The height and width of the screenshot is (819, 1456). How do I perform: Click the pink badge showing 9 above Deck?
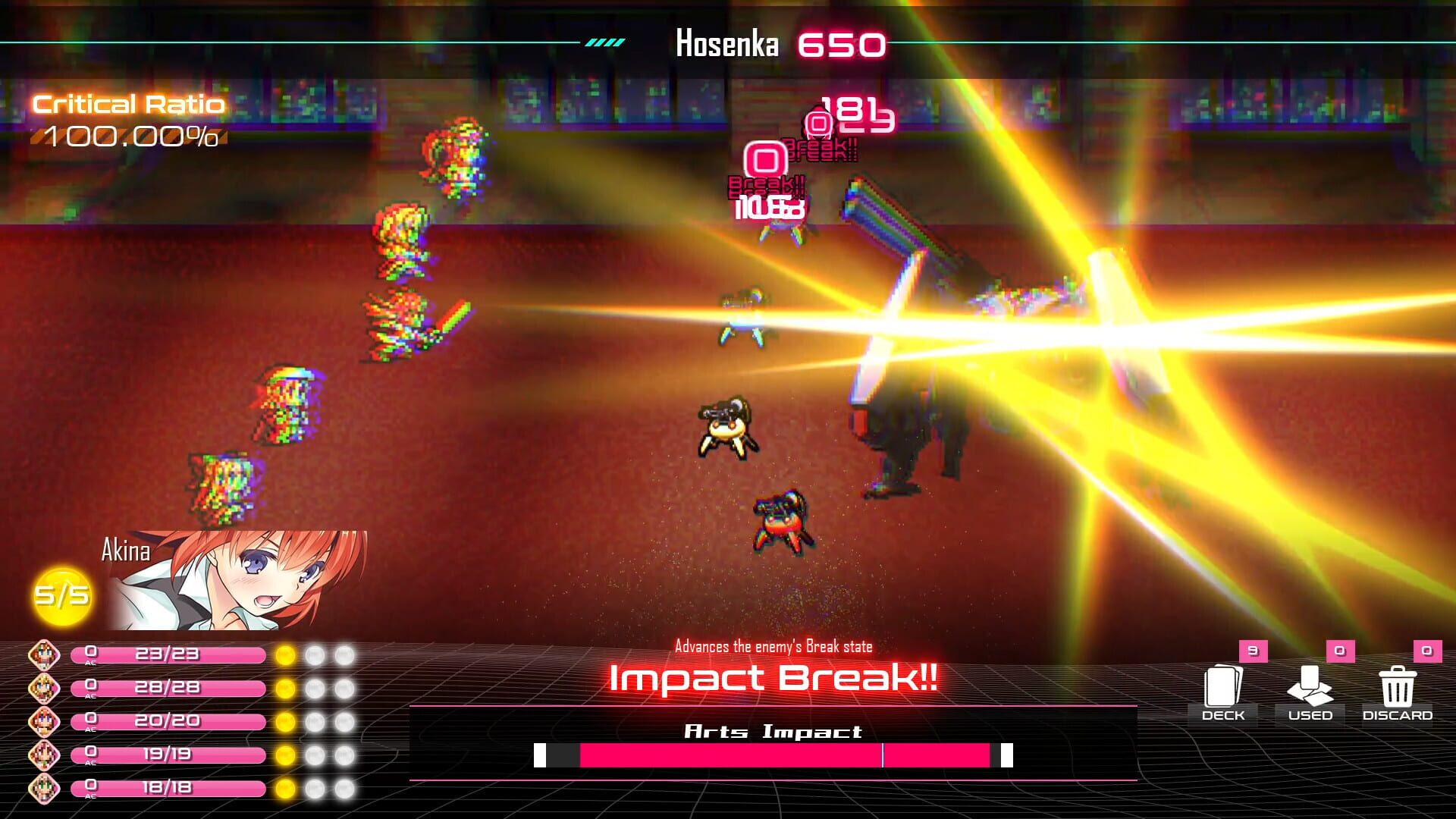point(1252,651)
